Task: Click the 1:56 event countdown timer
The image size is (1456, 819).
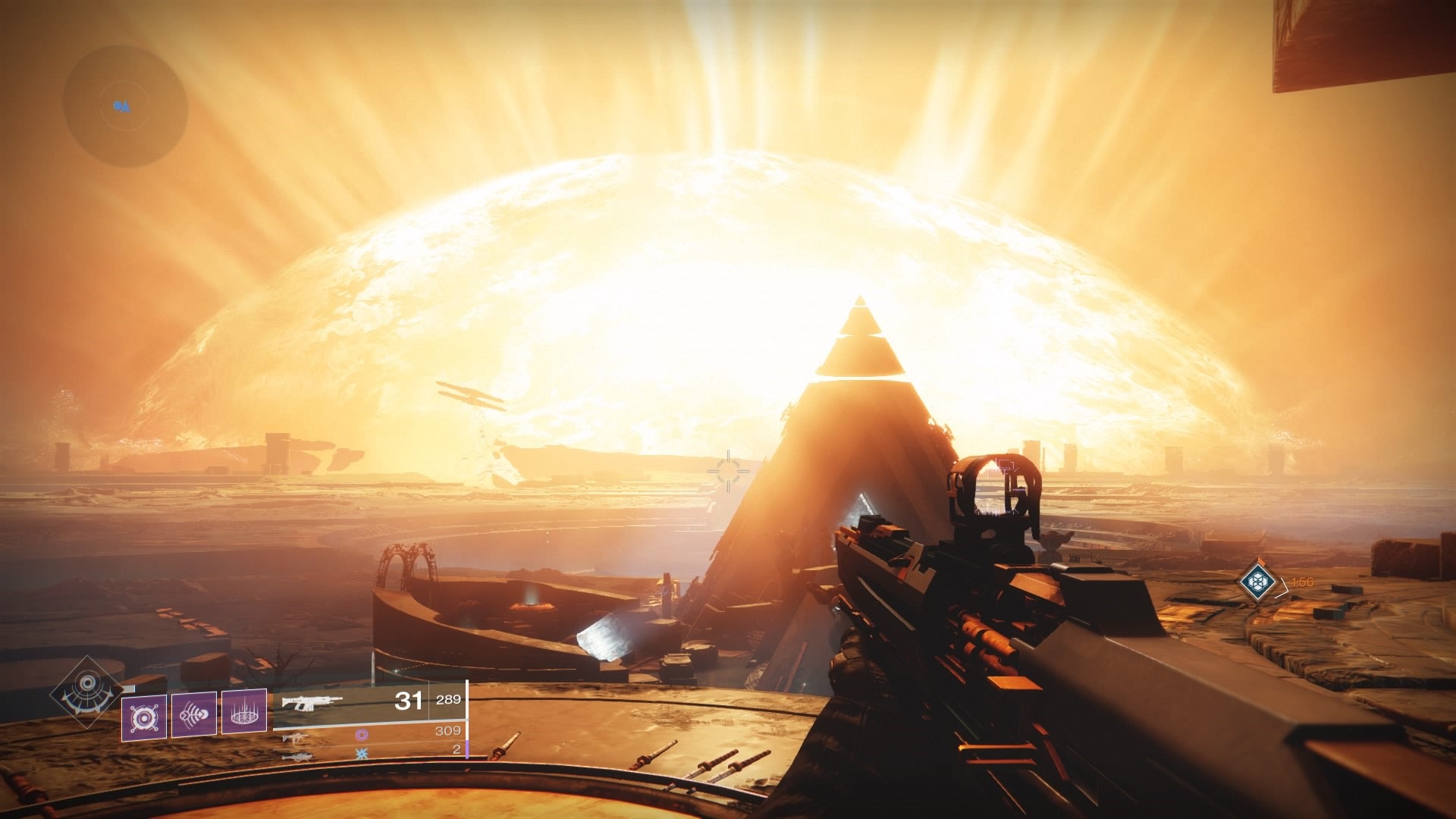Action: (x=1303, y=582)
